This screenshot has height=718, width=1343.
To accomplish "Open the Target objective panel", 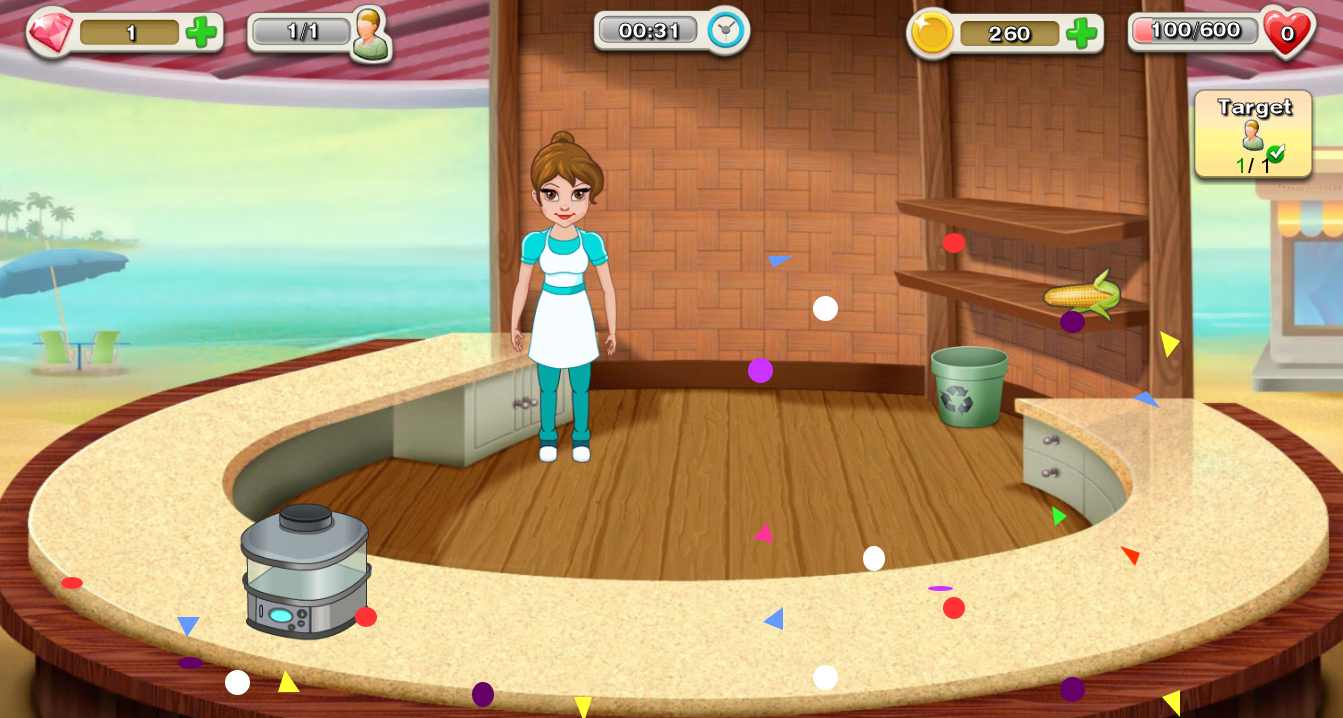I will point(1254,135).
